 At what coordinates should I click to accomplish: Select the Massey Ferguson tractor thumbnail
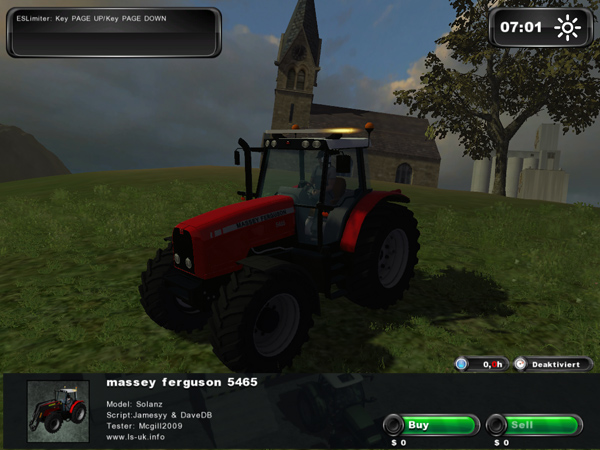click(56, 409)
